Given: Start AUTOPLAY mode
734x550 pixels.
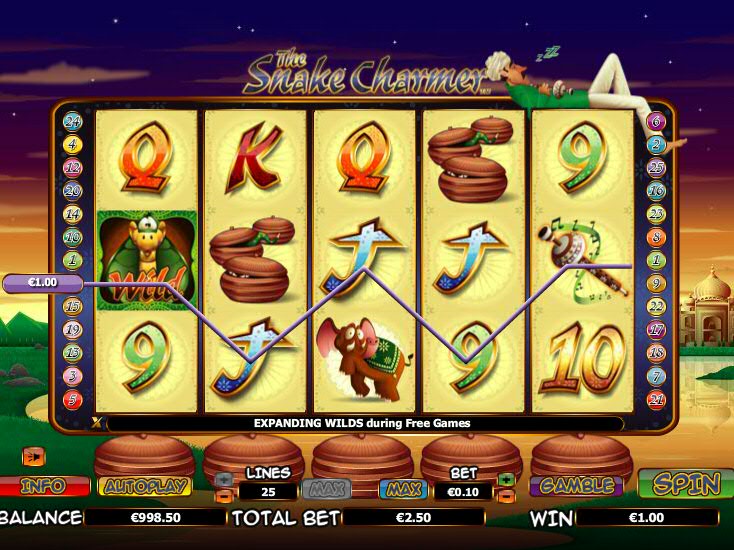Looking at the screenshot, I should 144,487.
